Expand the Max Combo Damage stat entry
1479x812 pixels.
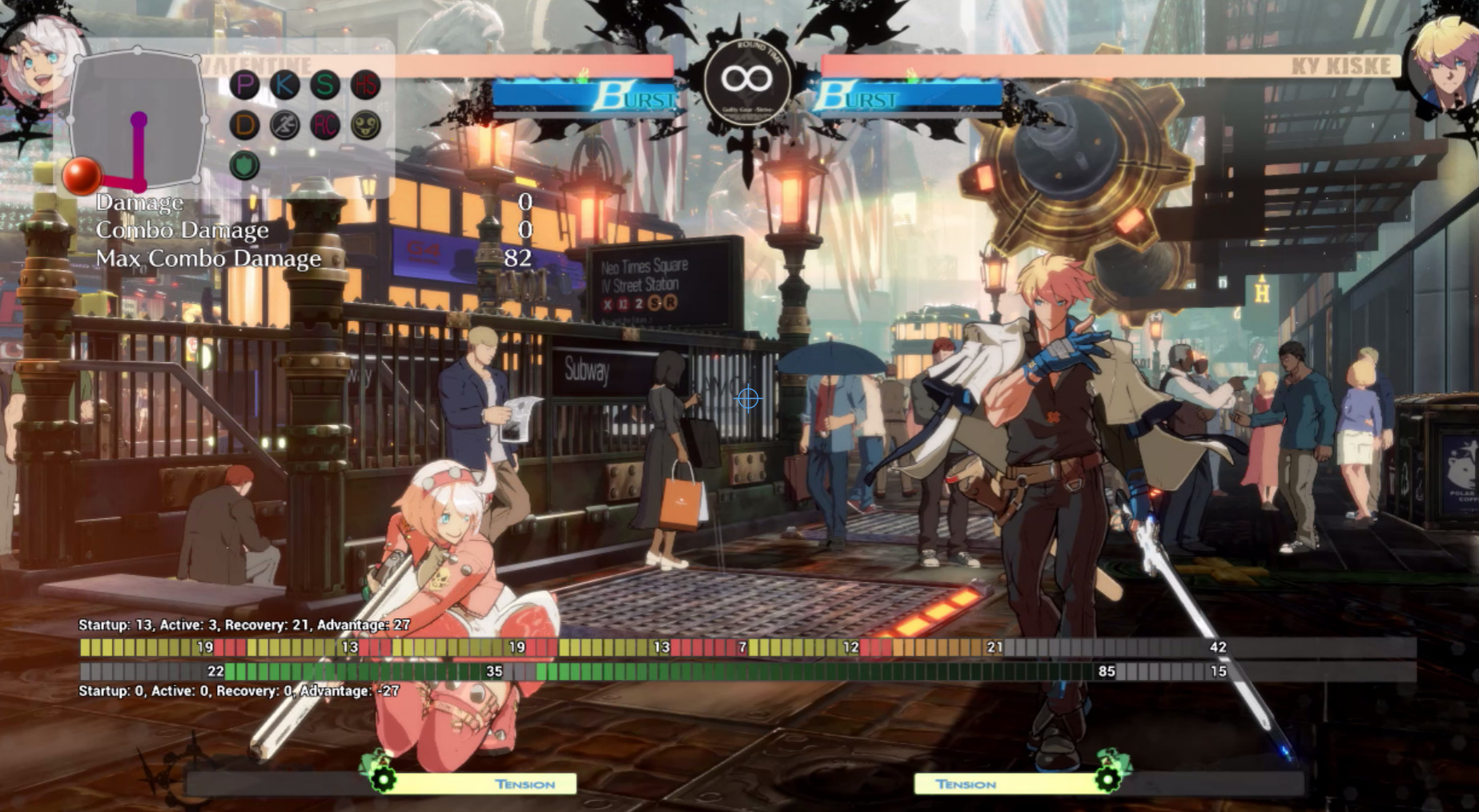tap(207, 259)
